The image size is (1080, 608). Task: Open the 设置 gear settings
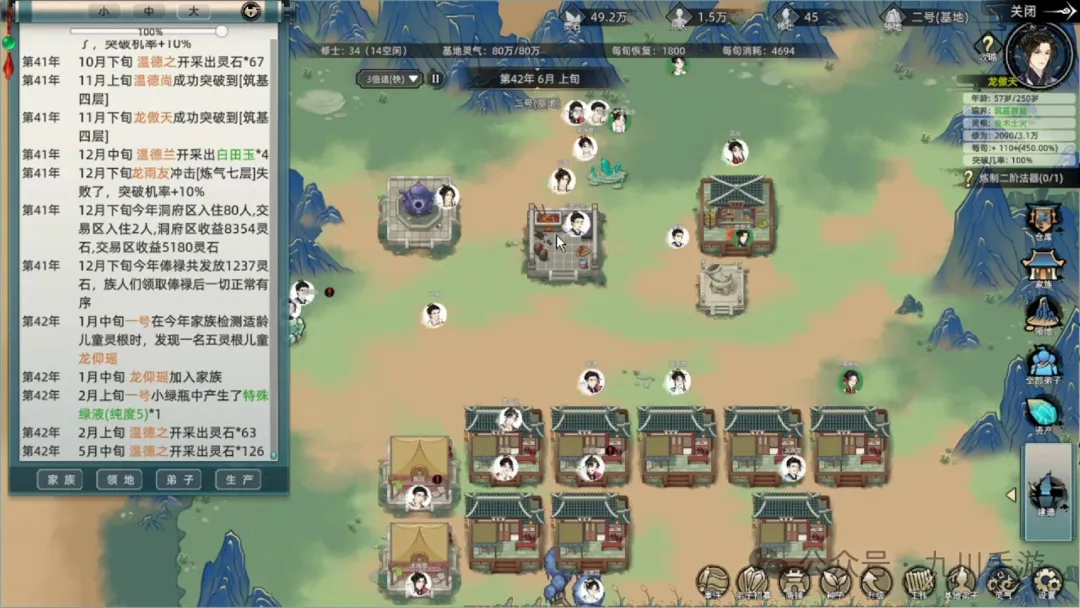tap(1047, 582)
